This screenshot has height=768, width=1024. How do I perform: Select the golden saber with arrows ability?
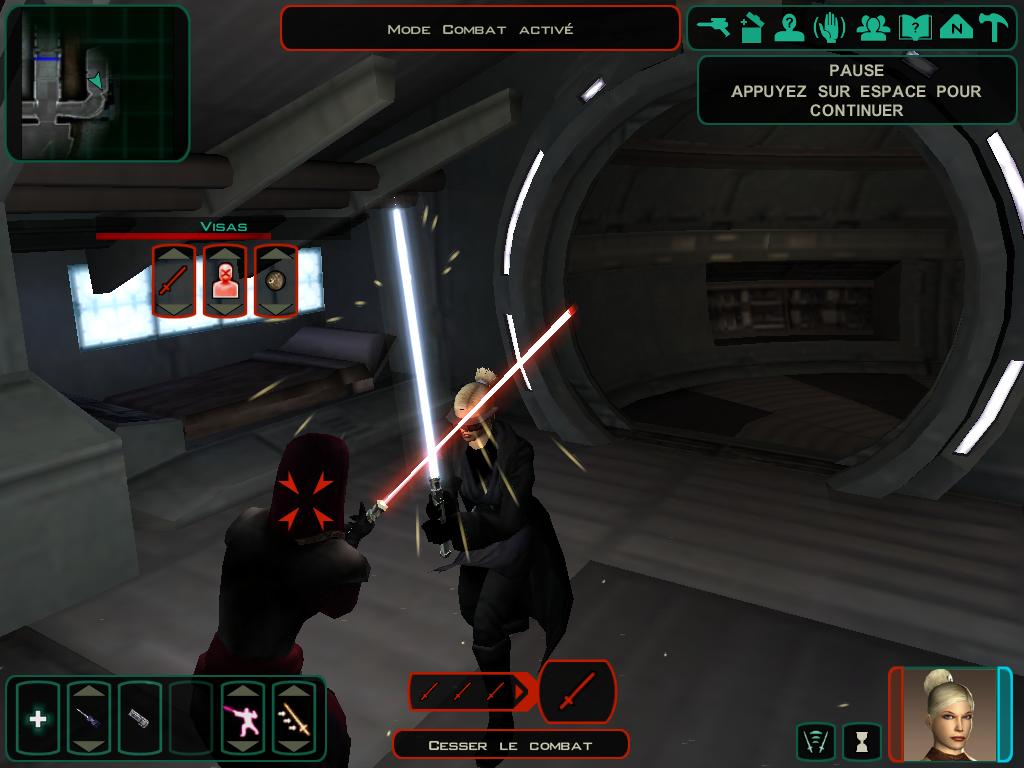pos(294,718)
